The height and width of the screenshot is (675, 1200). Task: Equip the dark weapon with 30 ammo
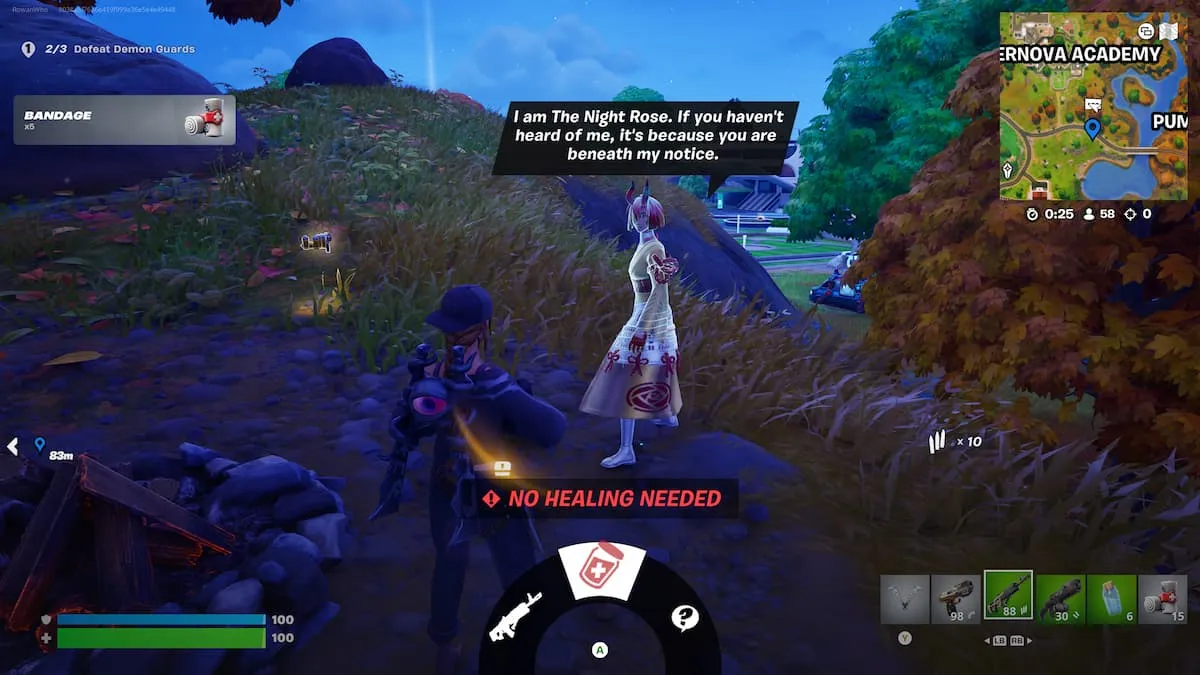pos(1060,598)
